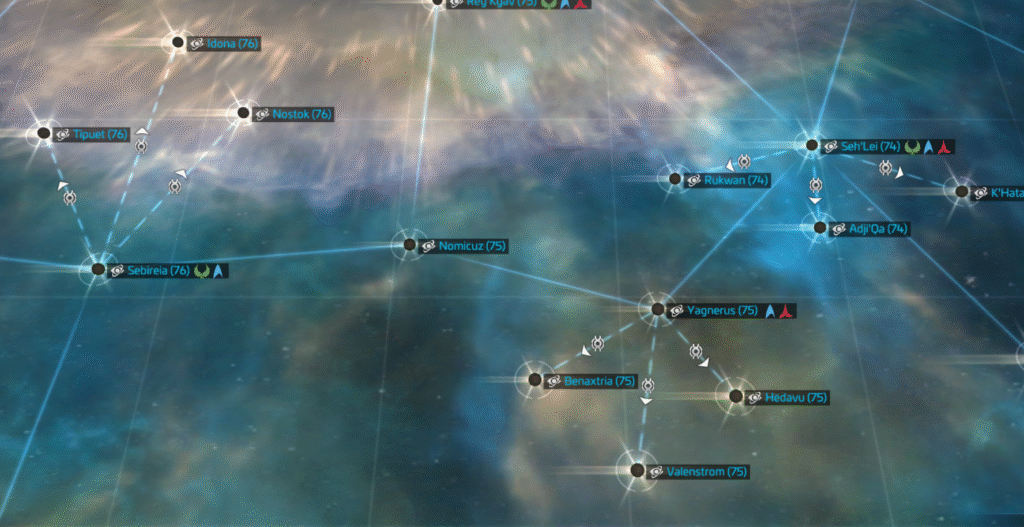The width and height of the screenshot is (1024, 527).
Task: Choose the Benaxtria system marker
Action: pos(534,380)
